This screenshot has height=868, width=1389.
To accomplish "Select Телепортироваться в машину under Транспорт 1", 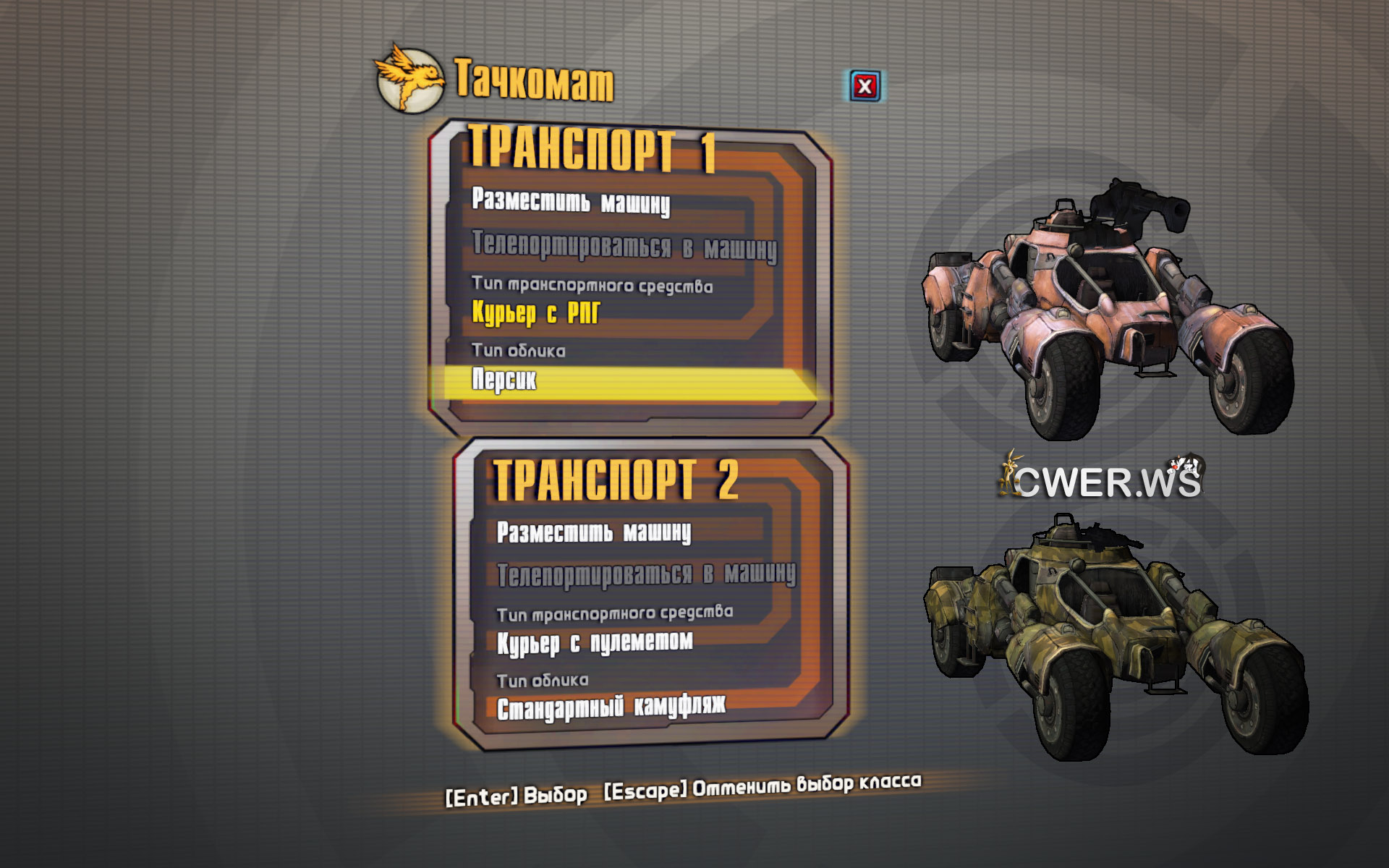I will [624, 247].
